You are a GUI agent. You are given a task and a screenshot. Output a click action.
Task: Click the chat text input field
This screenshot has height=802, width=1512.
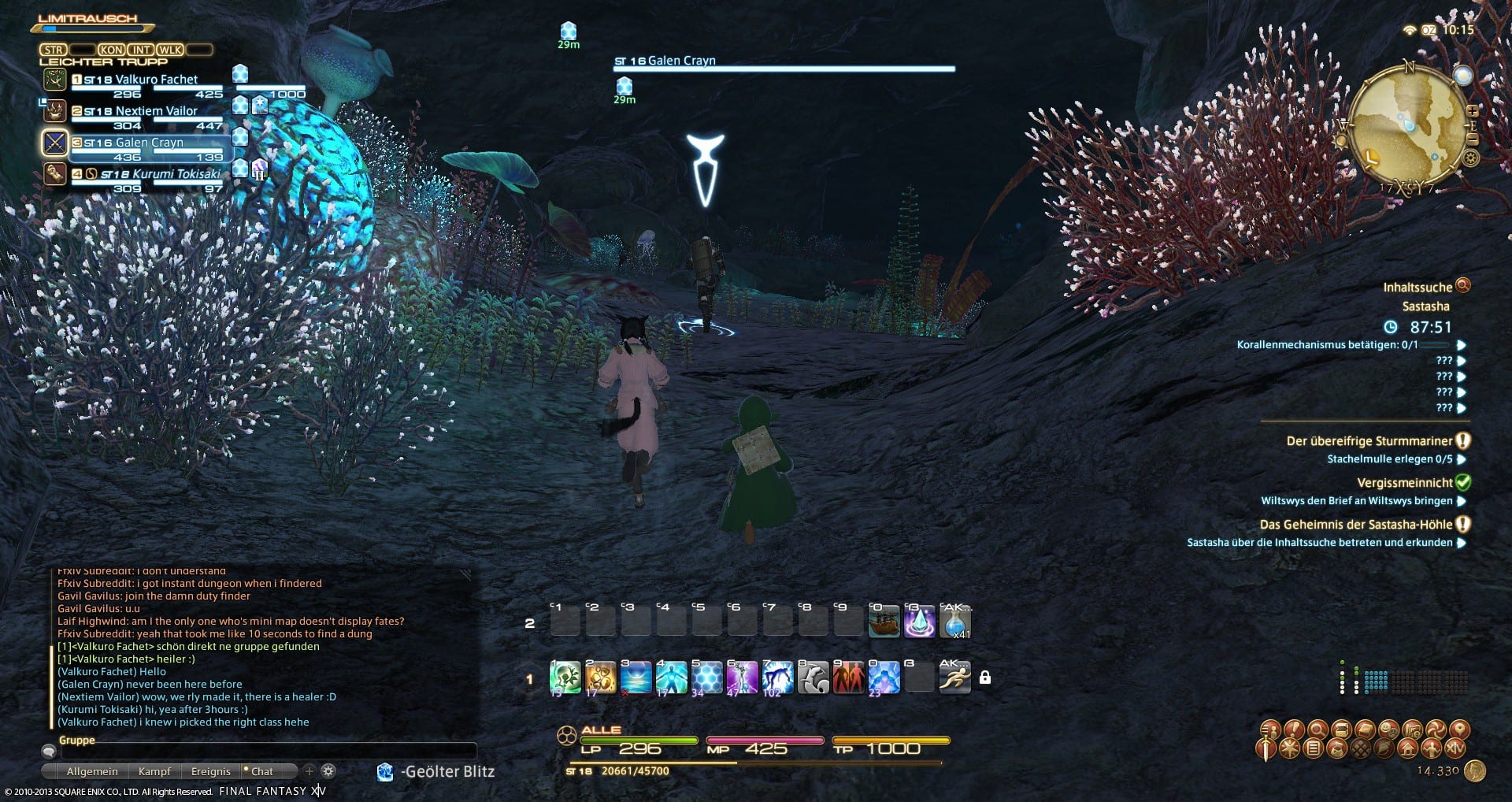click(268, 752)
